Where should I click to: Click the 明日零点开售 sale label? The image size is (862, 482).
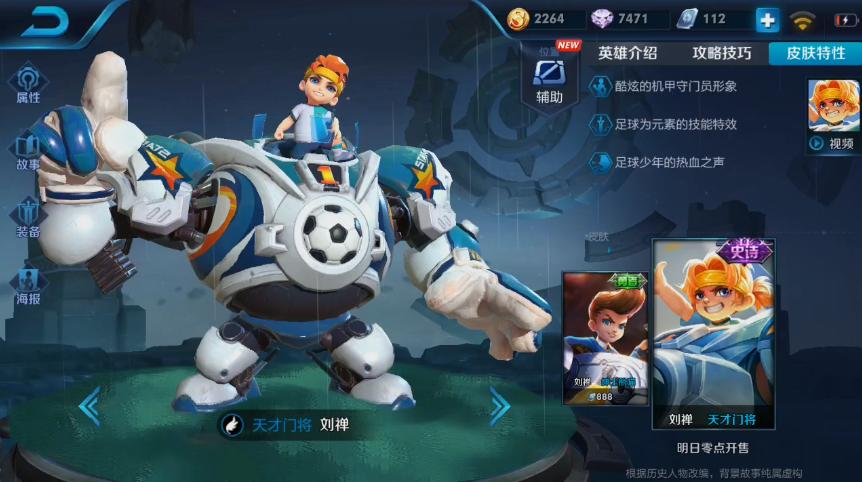(712, 447)
